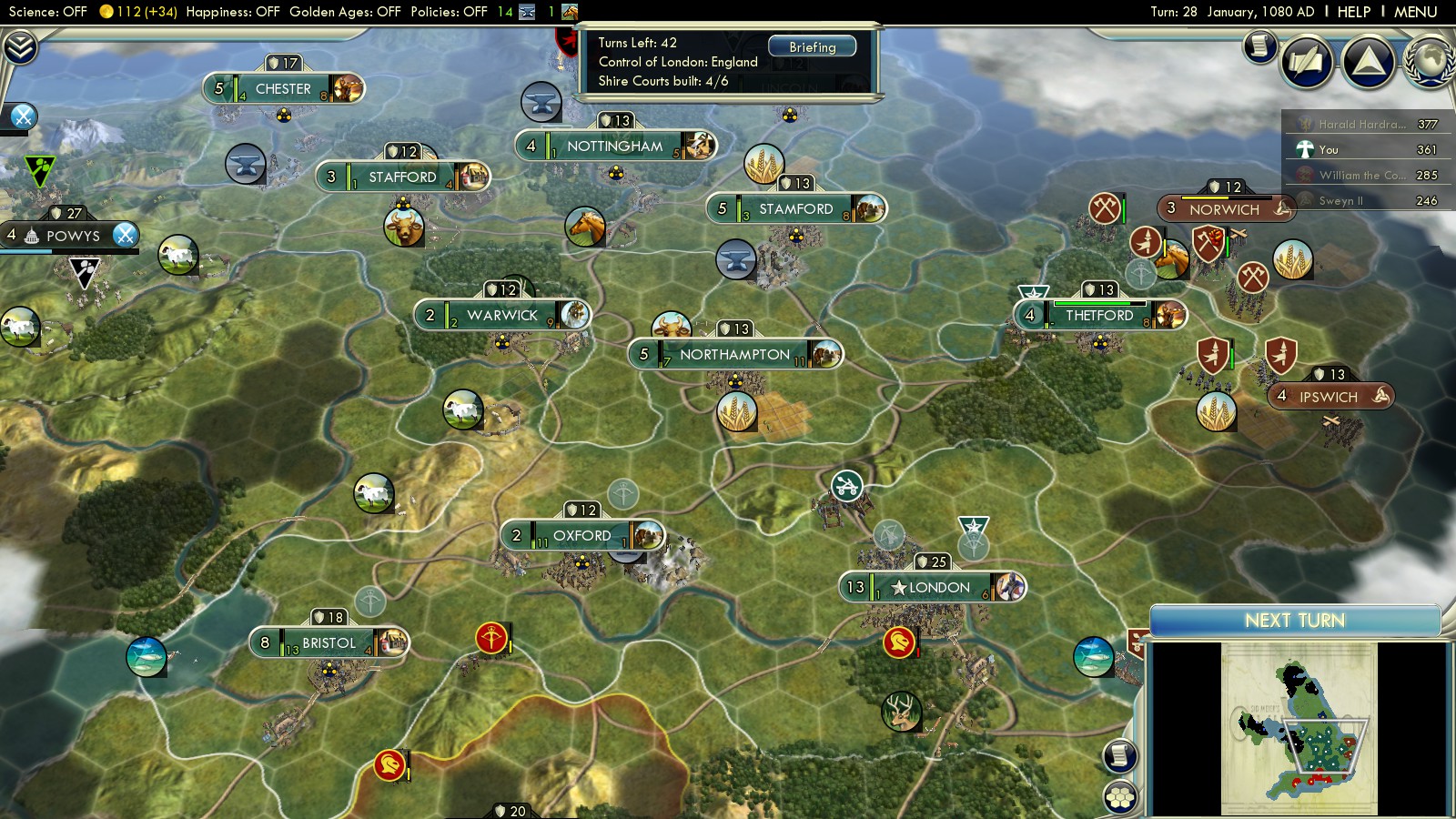
Task: Open the scenario Briefing
Action: (812, 46)
